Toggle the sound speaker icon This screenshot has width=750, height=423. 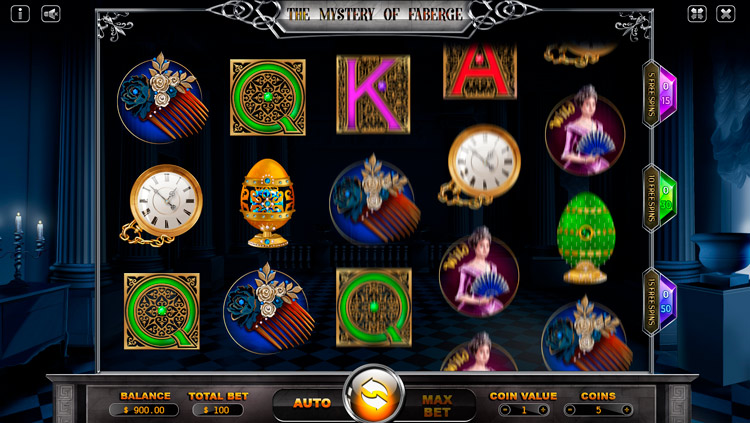49,14
